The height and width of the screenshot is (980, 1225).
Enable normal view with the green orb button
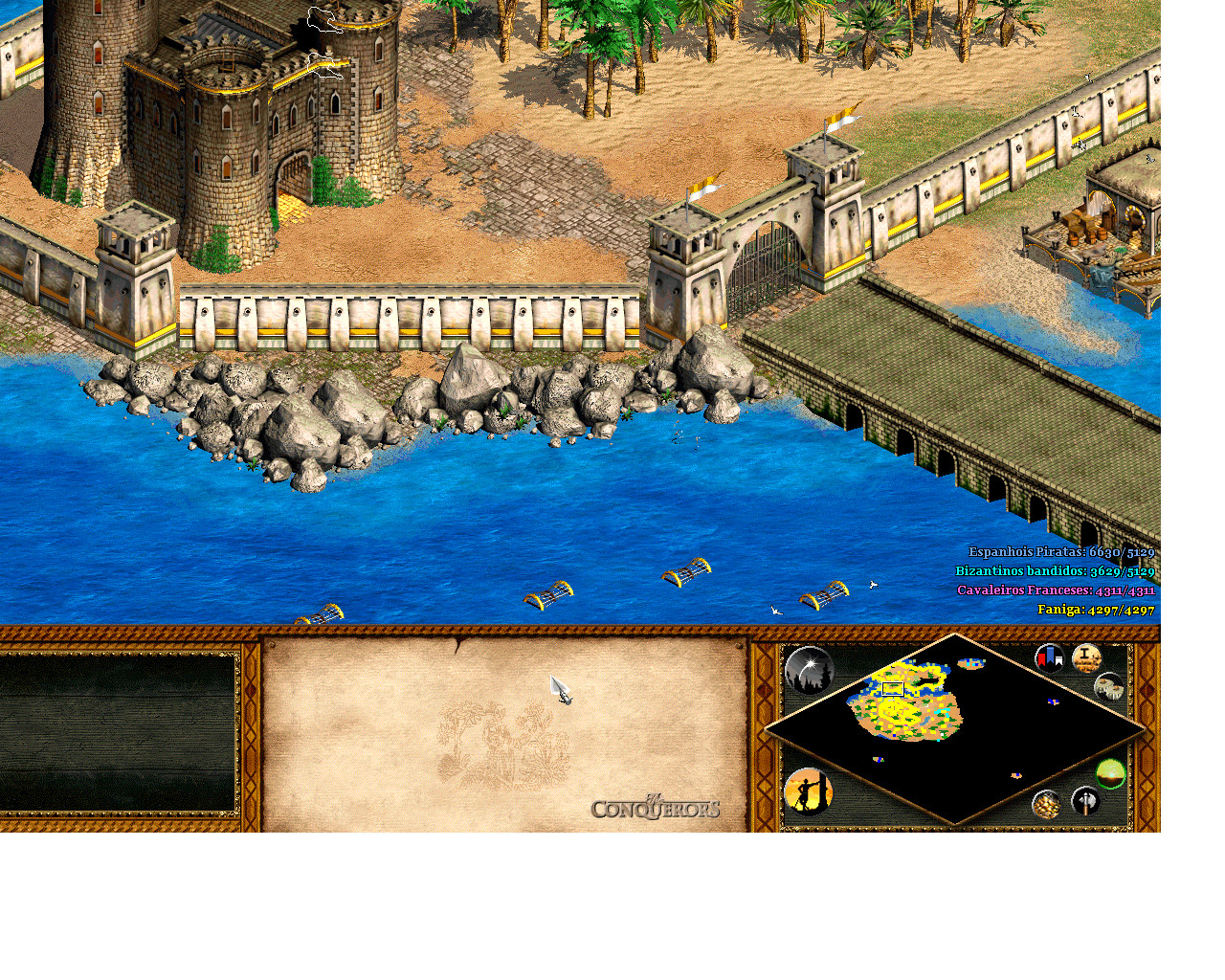(x=1110, y=772)
